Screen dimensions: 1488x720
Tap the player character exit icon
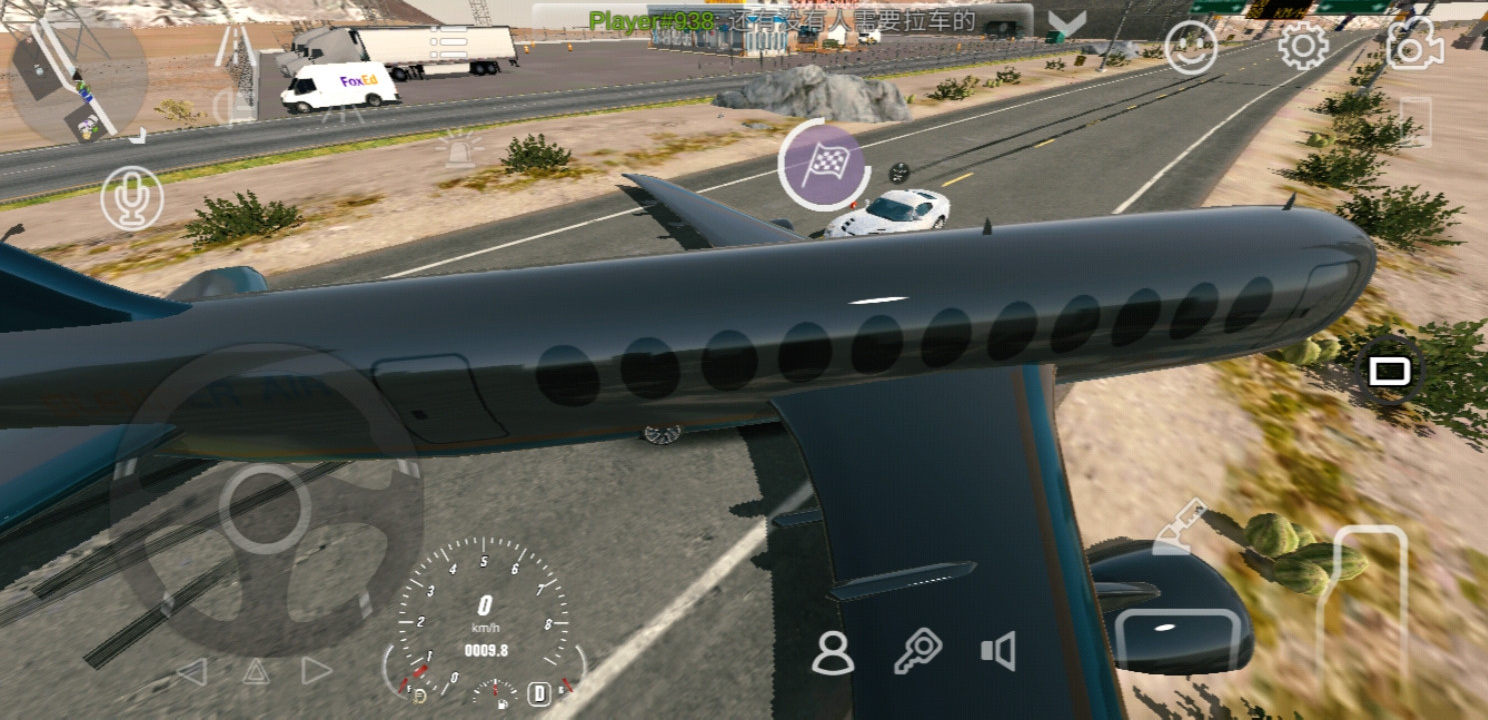832,652
